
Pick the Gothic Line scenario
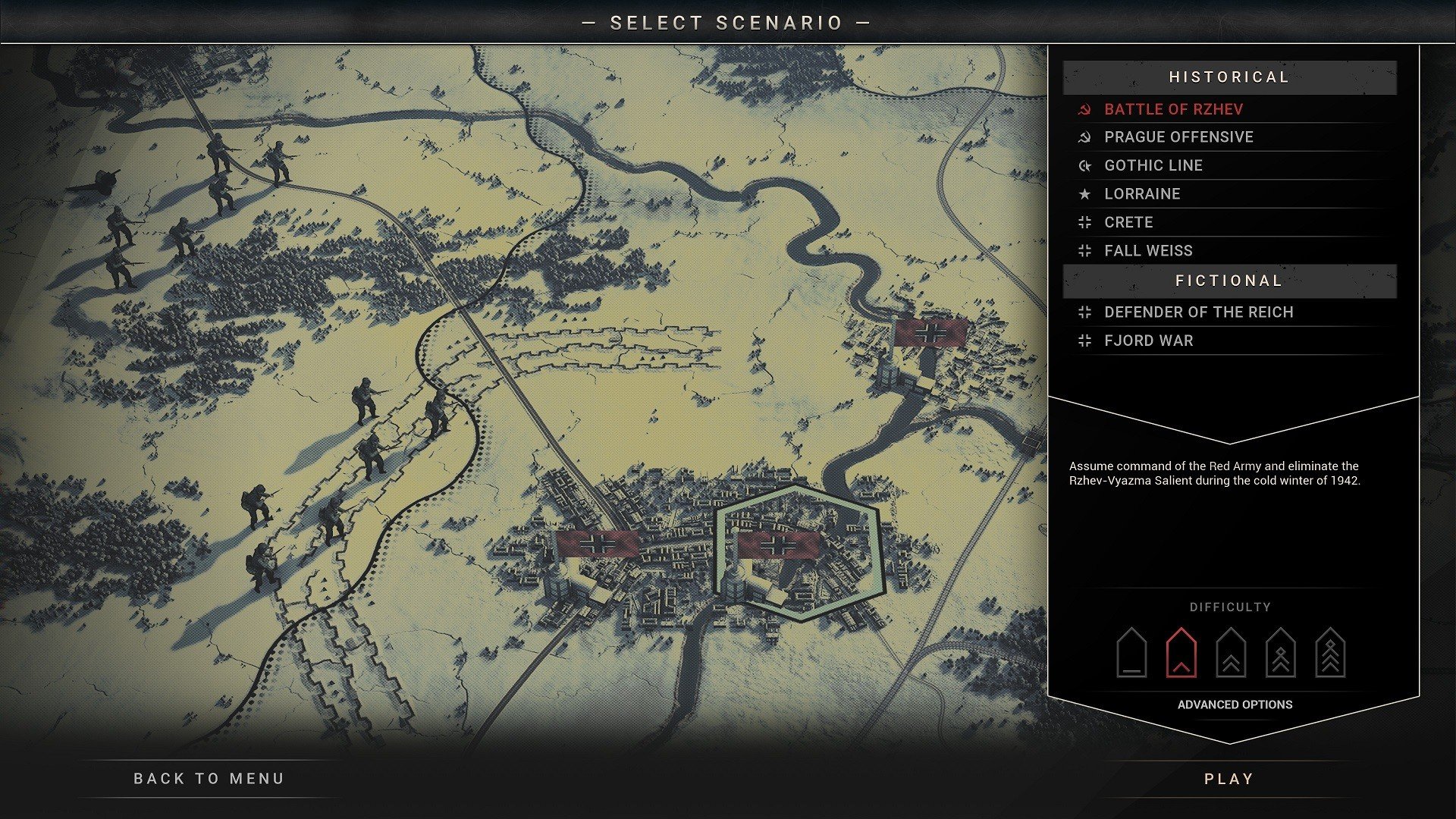(1153, 165)
